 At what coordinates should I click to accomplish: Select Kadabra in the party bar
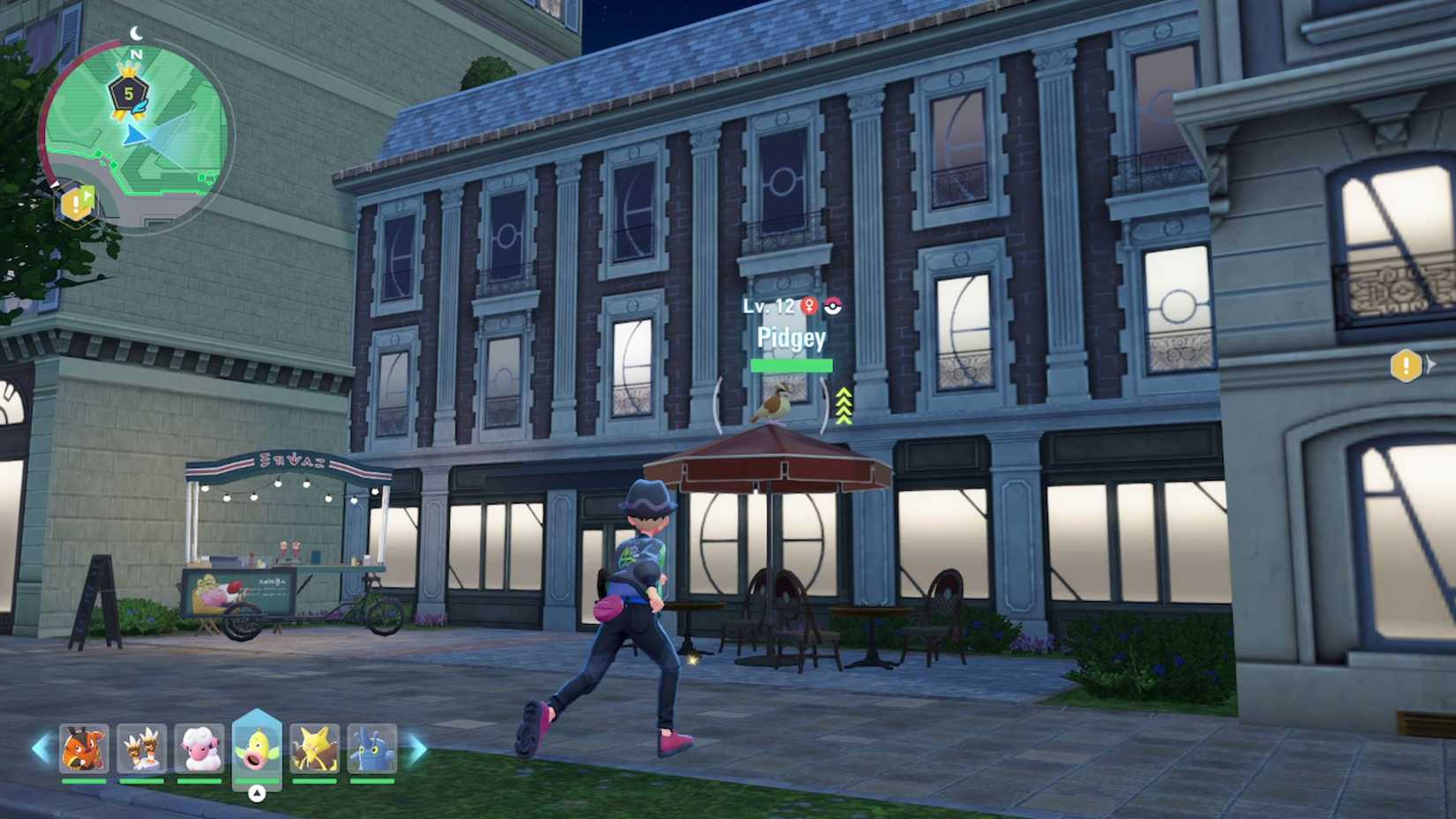317,749
